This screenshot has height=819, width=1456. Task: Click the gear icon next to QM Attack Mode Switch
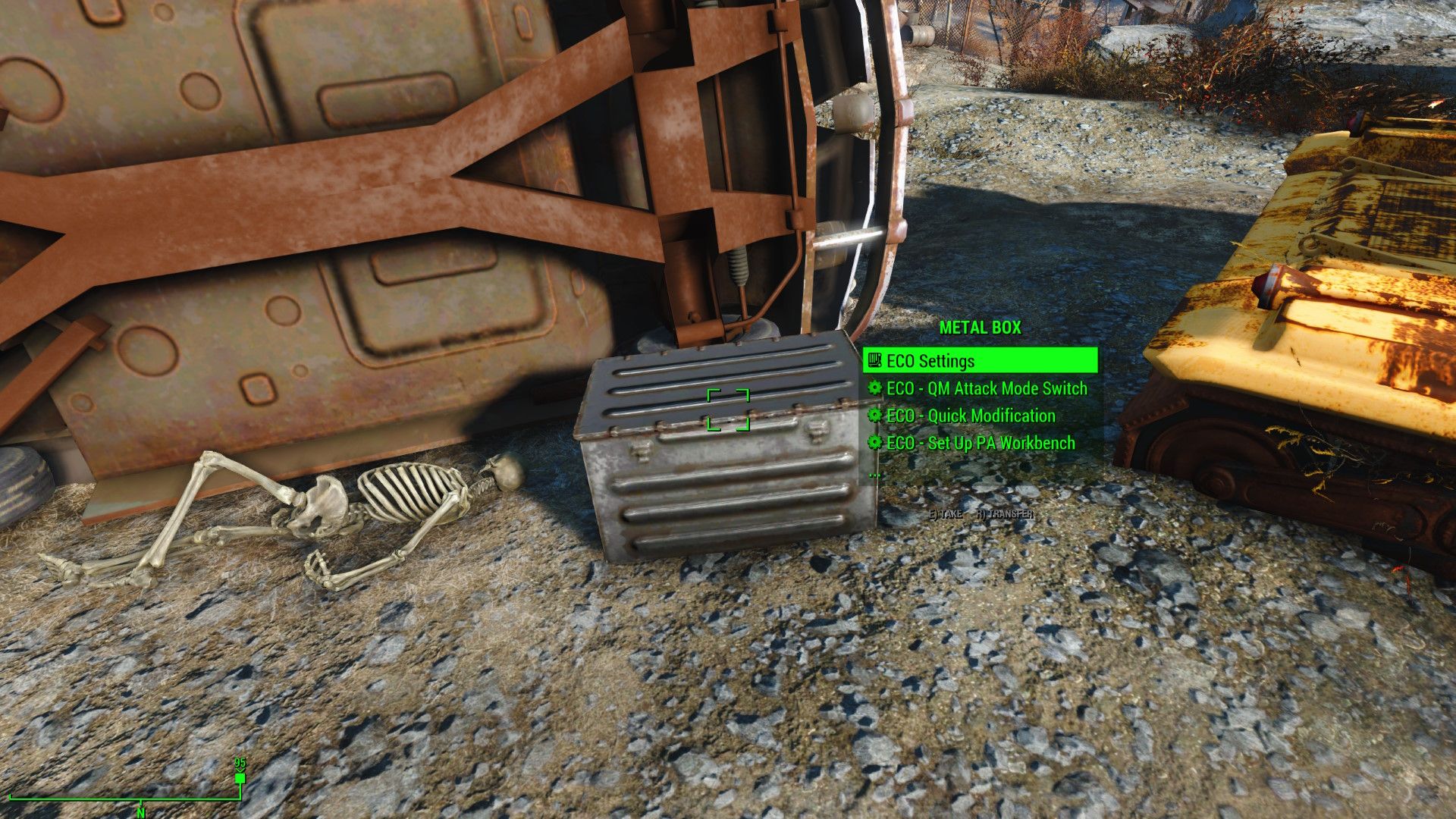874,388
